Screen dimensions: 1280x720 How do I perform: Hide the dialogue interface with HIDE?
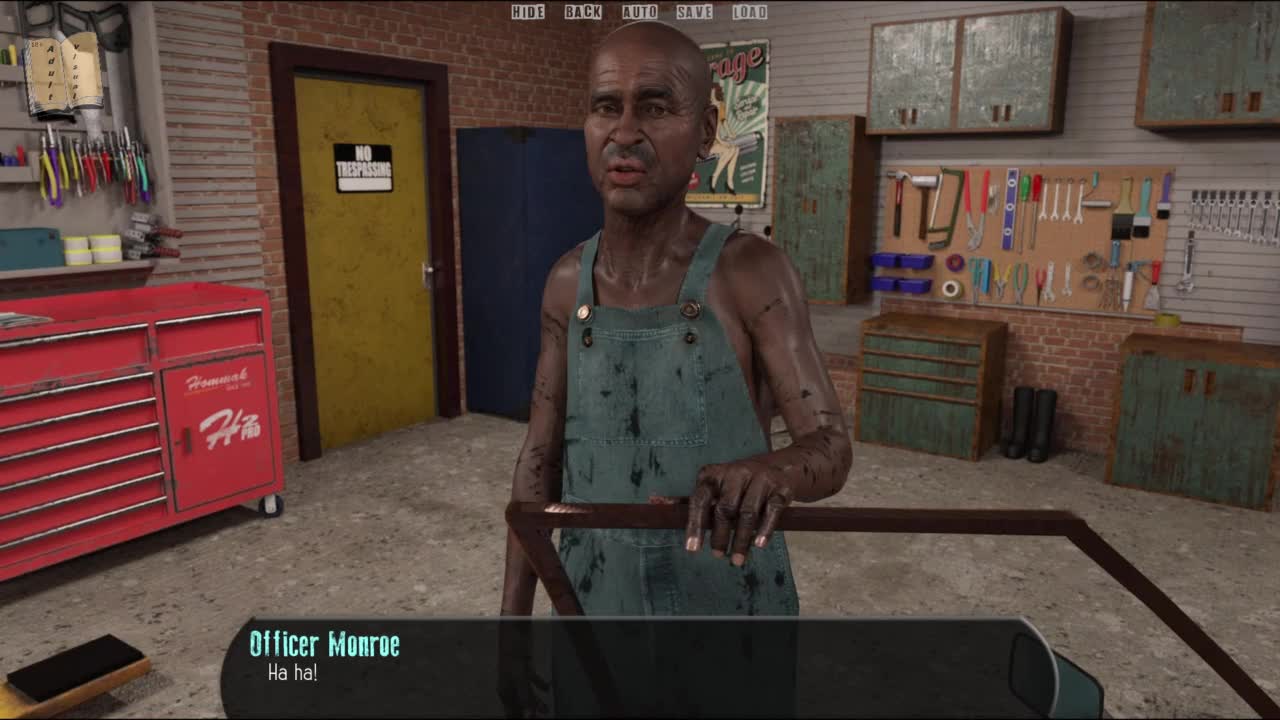pos(528,12)
